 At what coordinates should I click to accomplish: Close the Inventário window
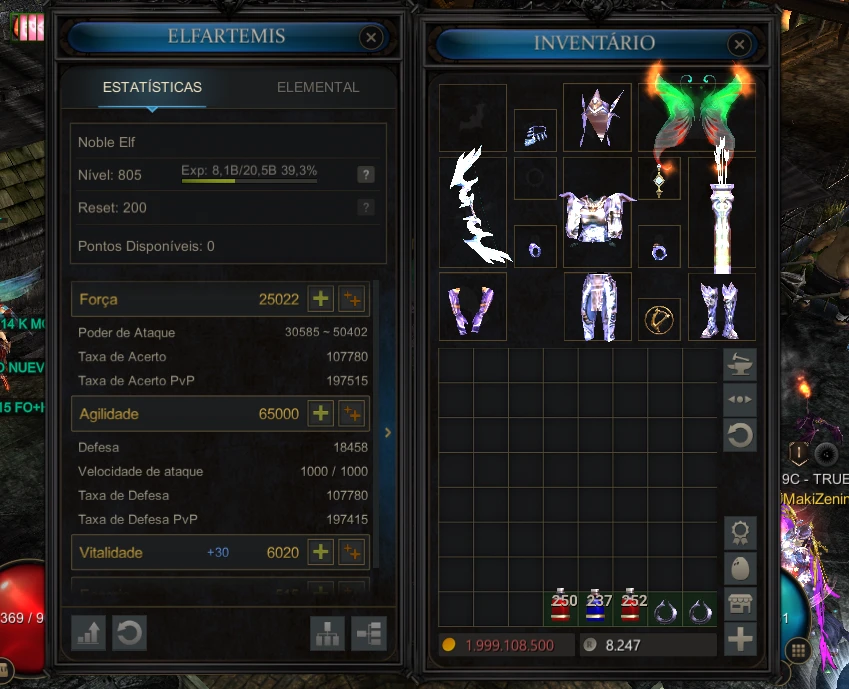click(x=739, y=44)
